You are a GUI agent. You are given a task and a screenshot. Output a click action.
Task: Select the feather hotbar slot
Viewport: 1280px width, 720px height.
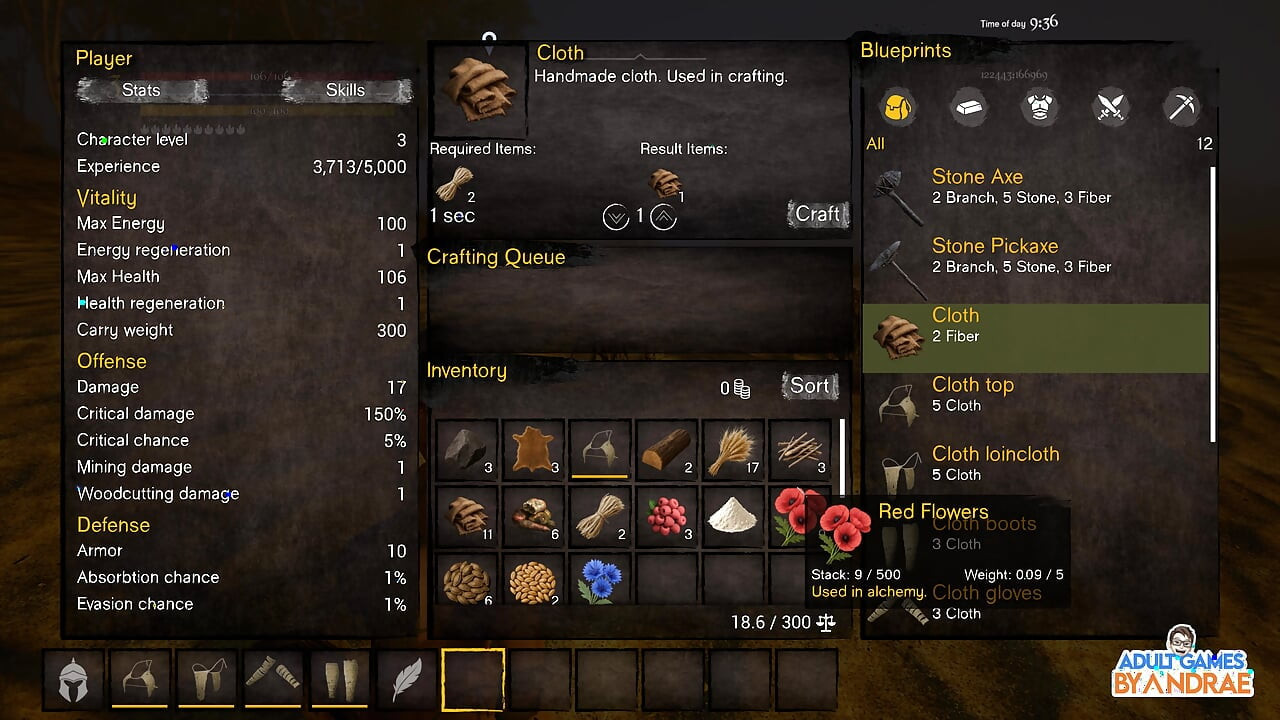[406, 680]
